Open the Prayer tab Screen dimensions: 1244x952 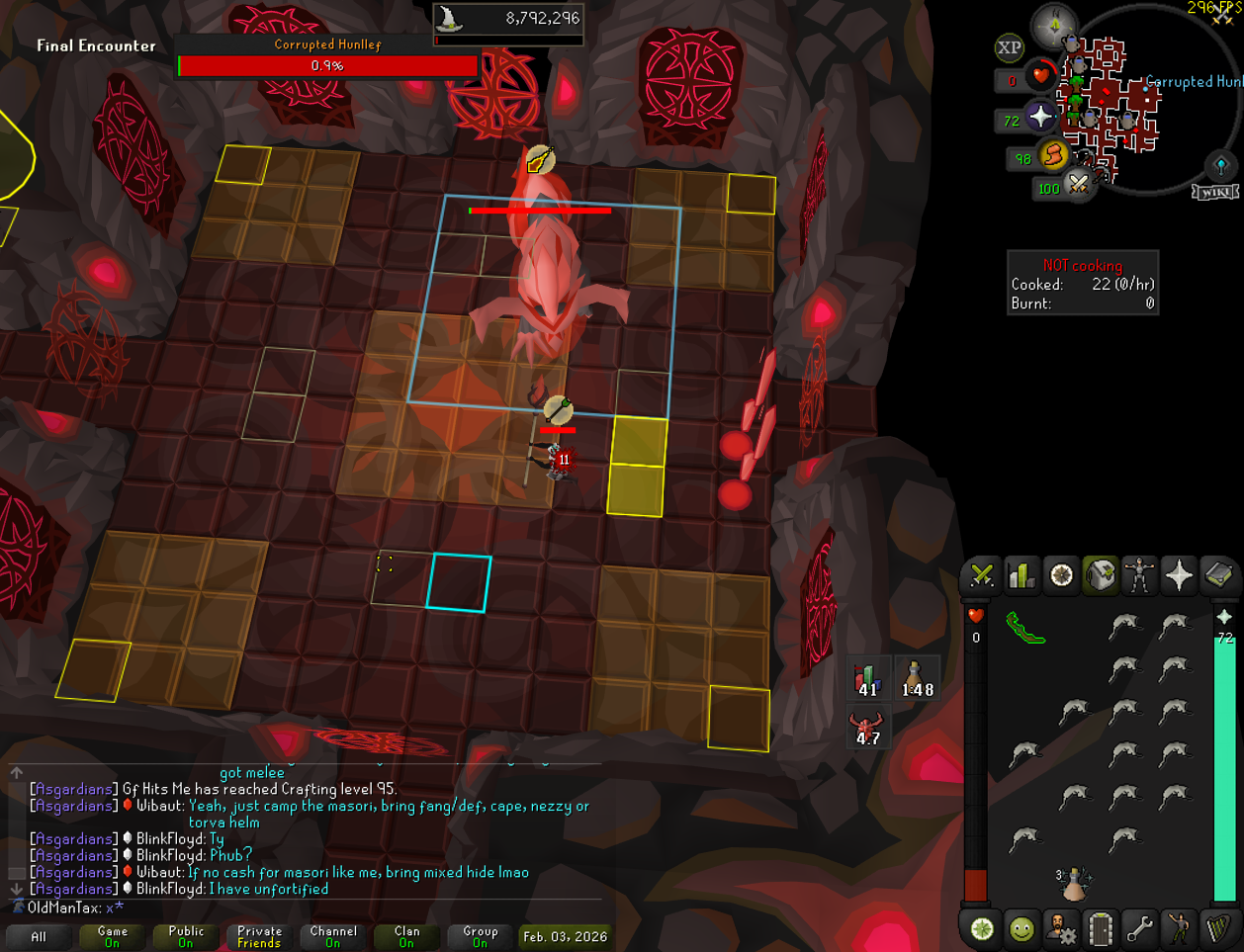1179,575
